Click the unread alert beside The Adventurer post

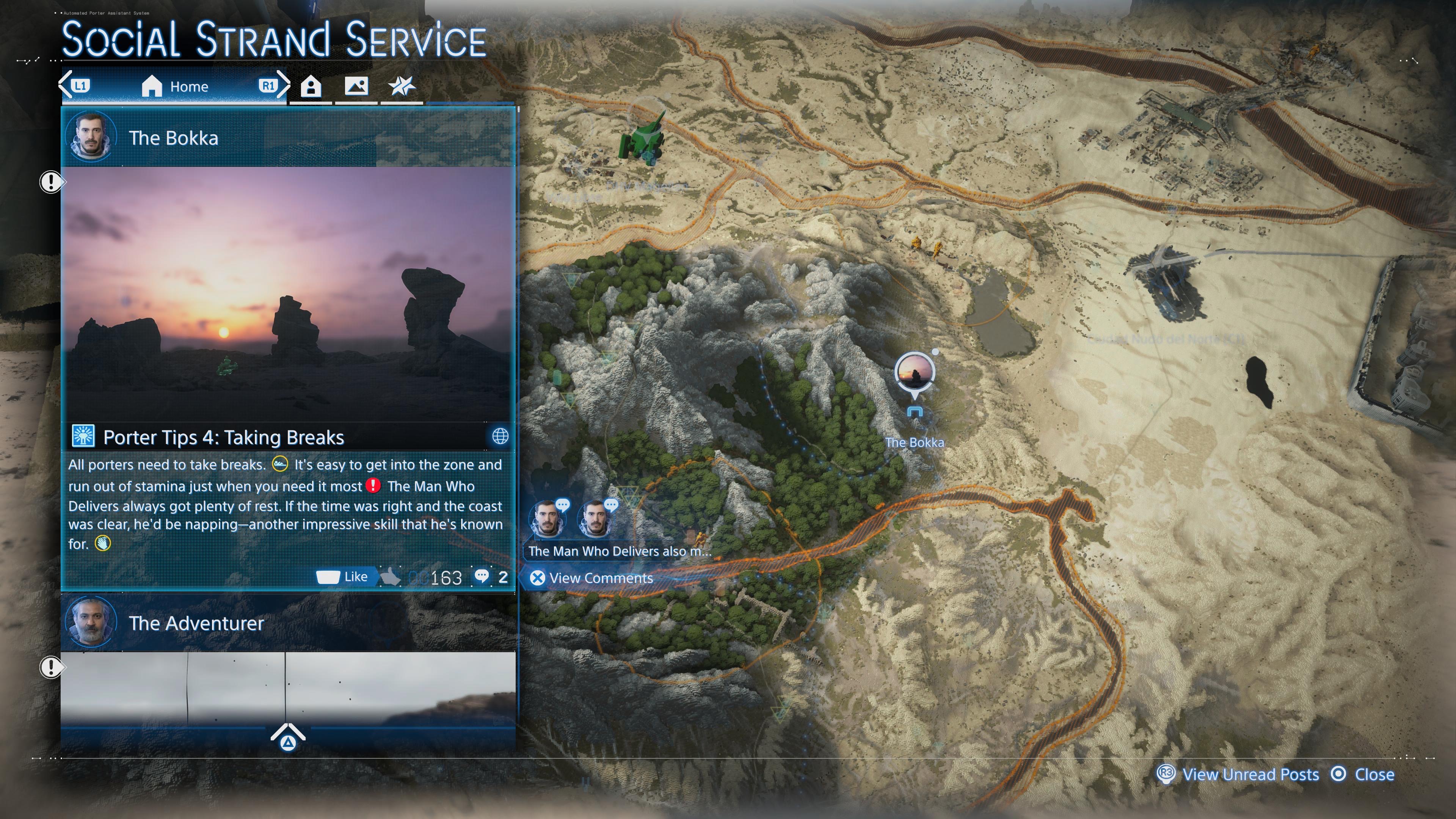[x=51, y=667]
